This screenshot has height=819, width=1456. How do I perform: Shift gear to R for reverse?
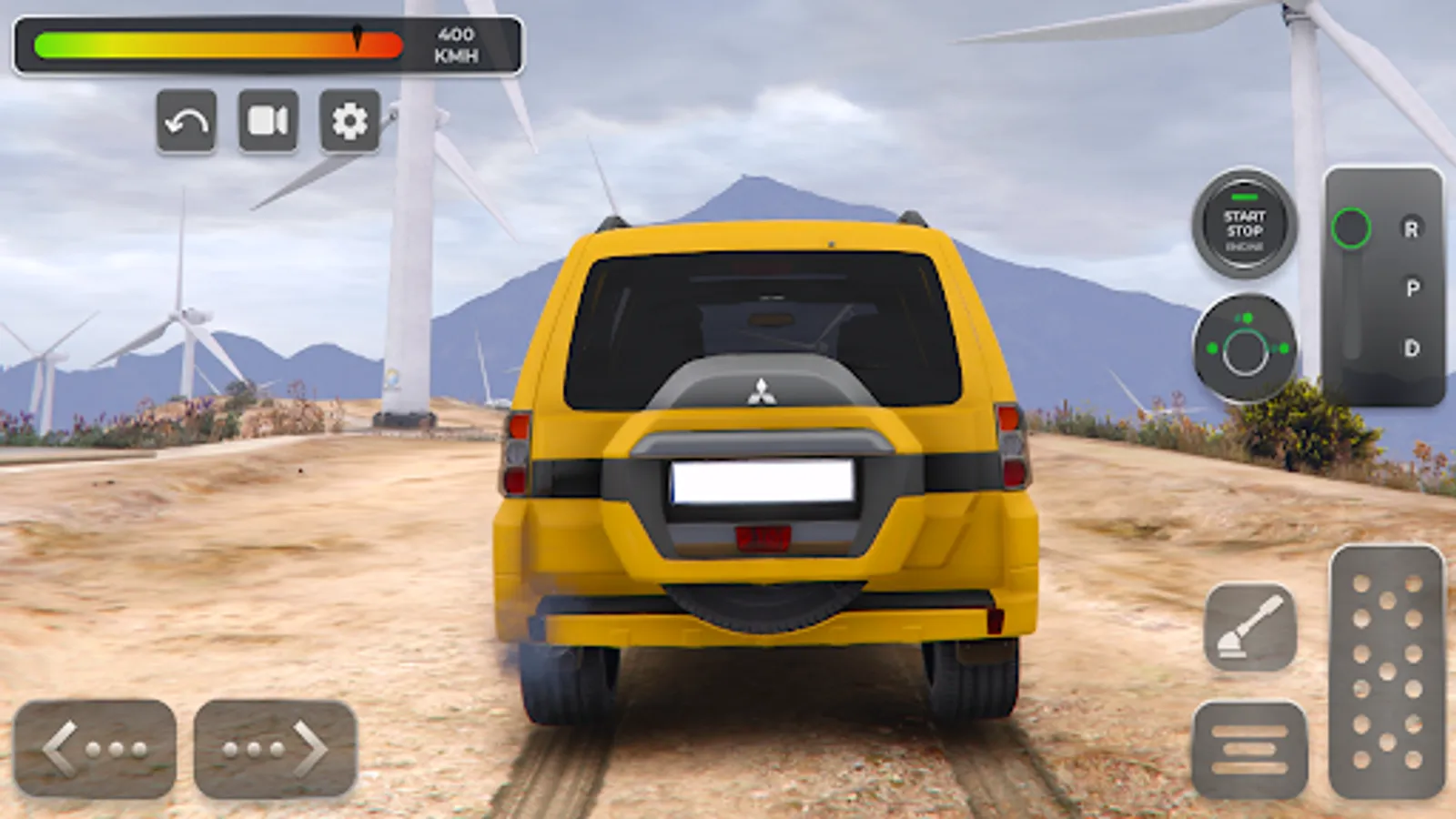(1410, 229)
